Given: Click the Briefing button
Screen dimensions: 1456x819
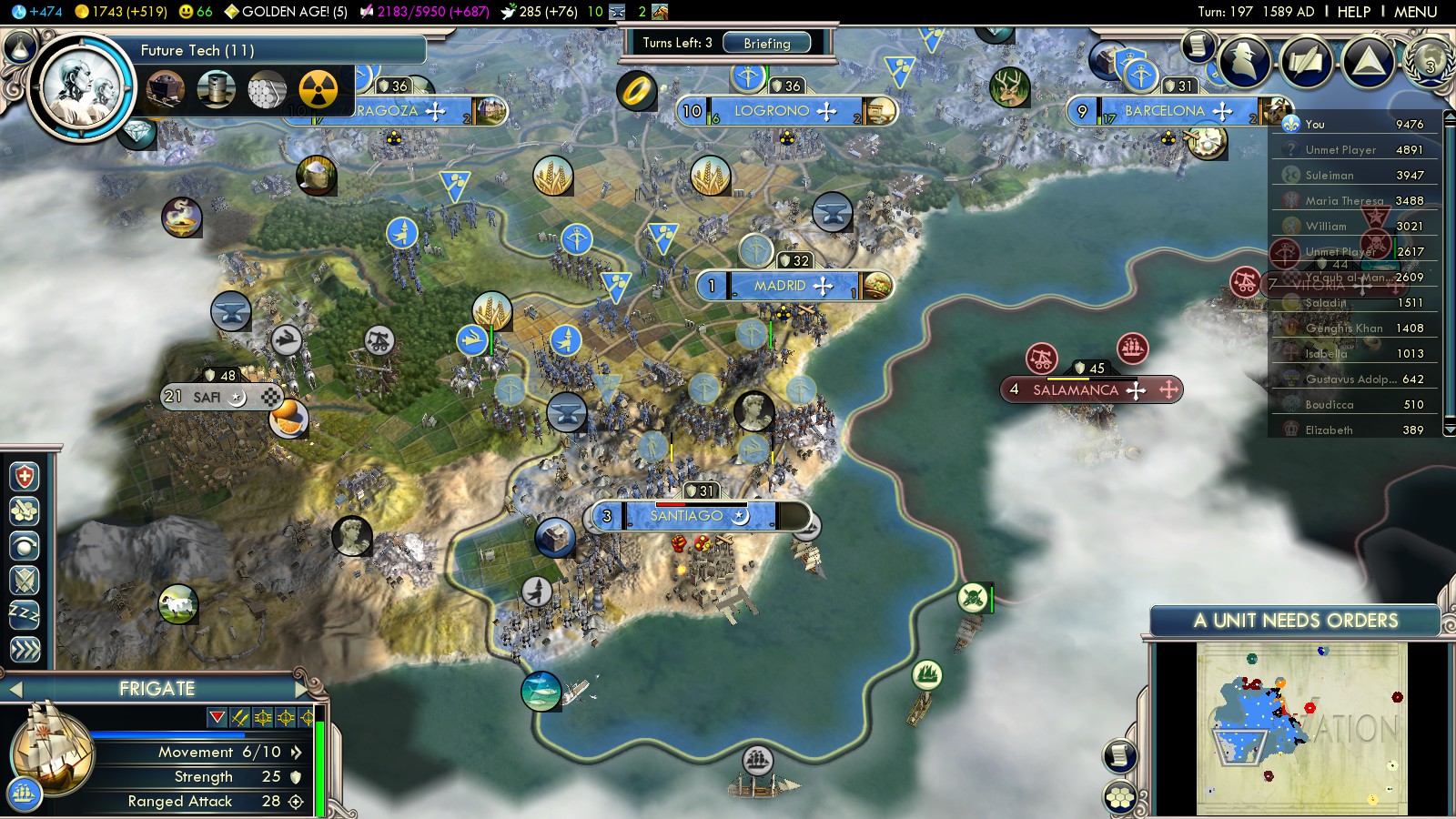Looking at the screenshot, I should tap(767, 43).
